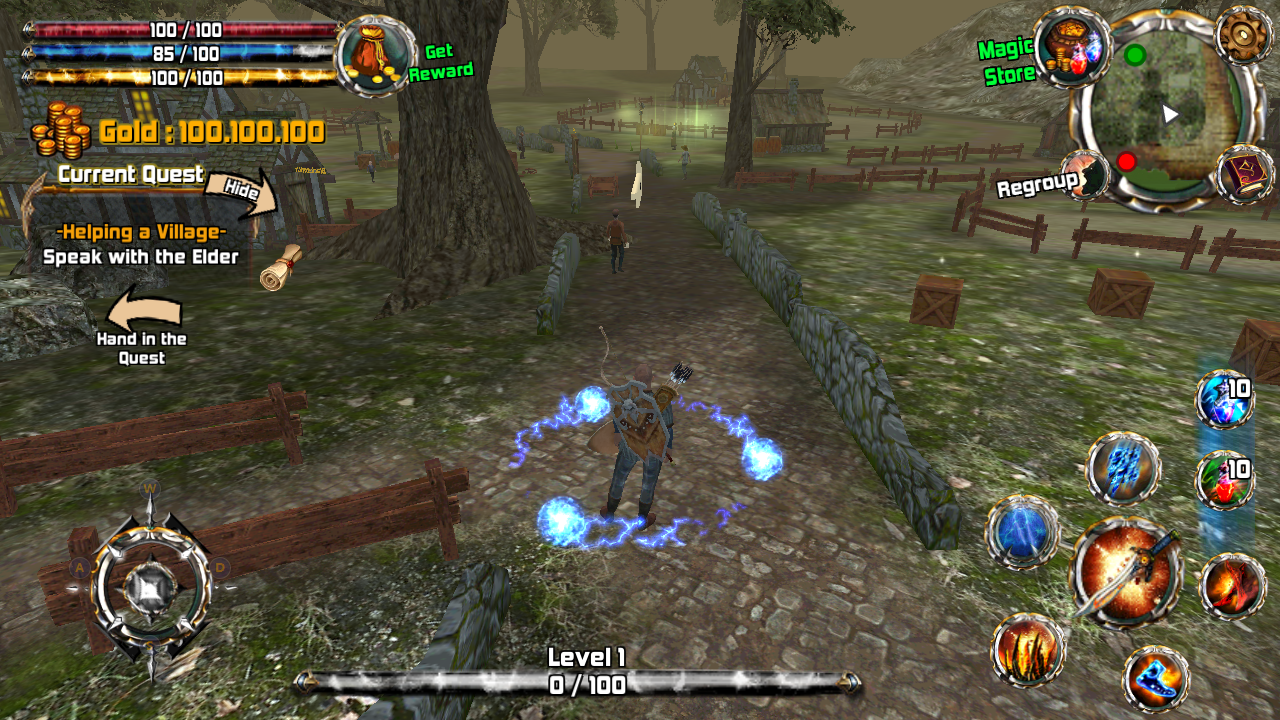This screenshot has width=1280, height=720.
Task: Drink the blue mana potion
Action: pos(1225,399)
